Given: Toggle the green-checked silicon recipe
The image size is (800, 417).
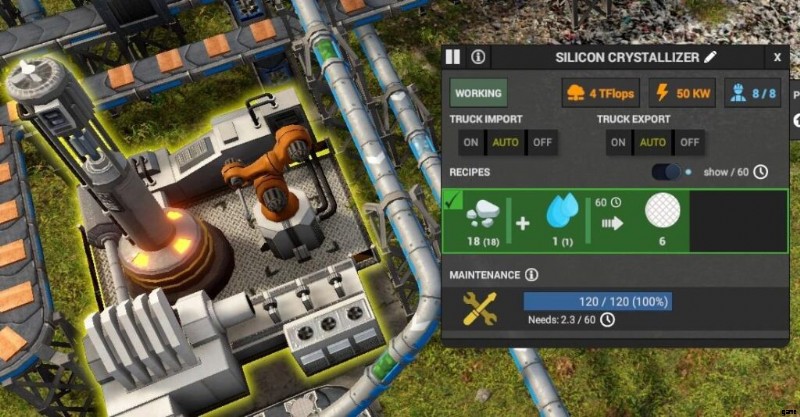Looking at the screenshot, I should 451,203.
